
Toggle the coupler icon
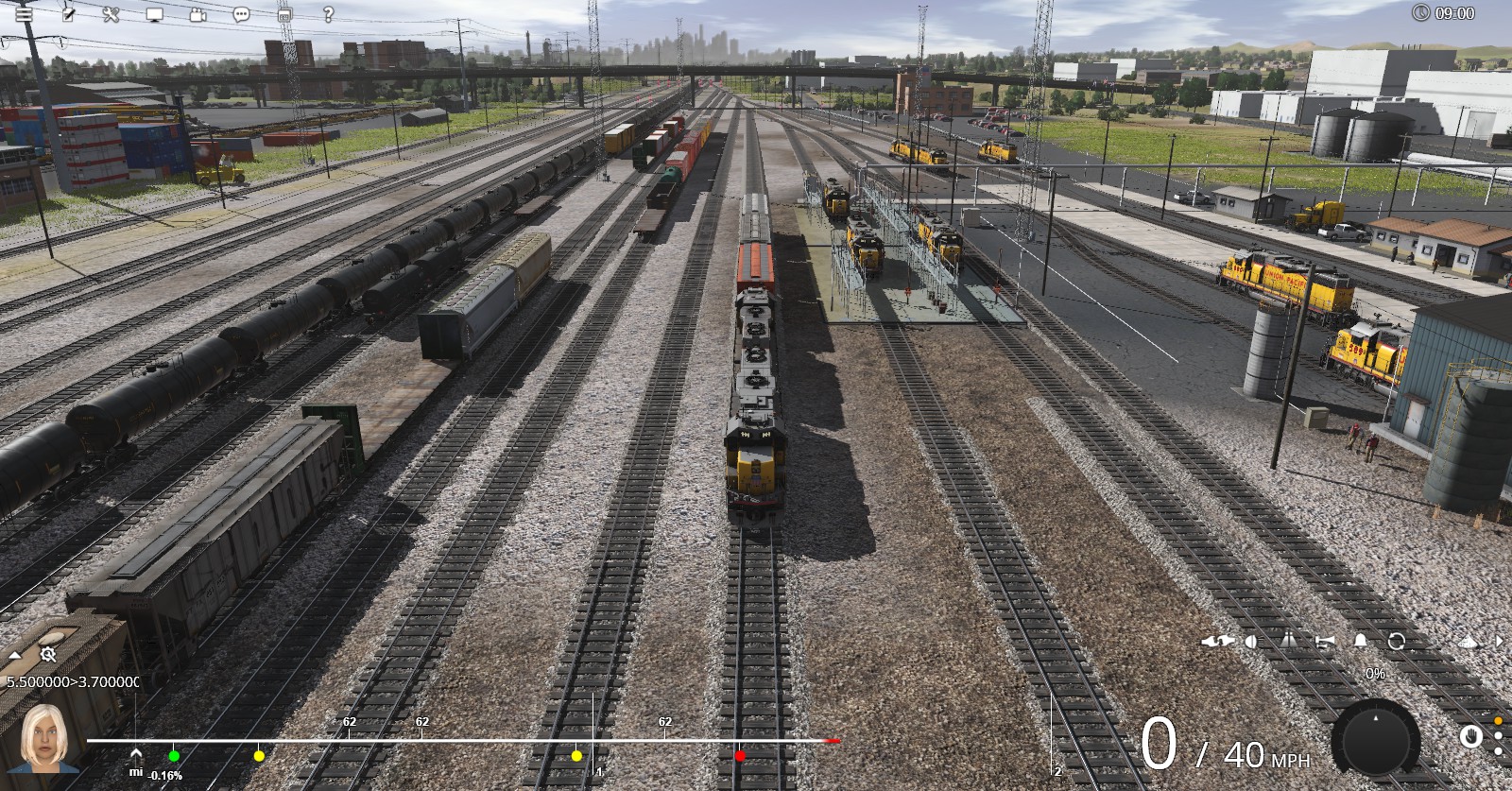pos(1218,642)
